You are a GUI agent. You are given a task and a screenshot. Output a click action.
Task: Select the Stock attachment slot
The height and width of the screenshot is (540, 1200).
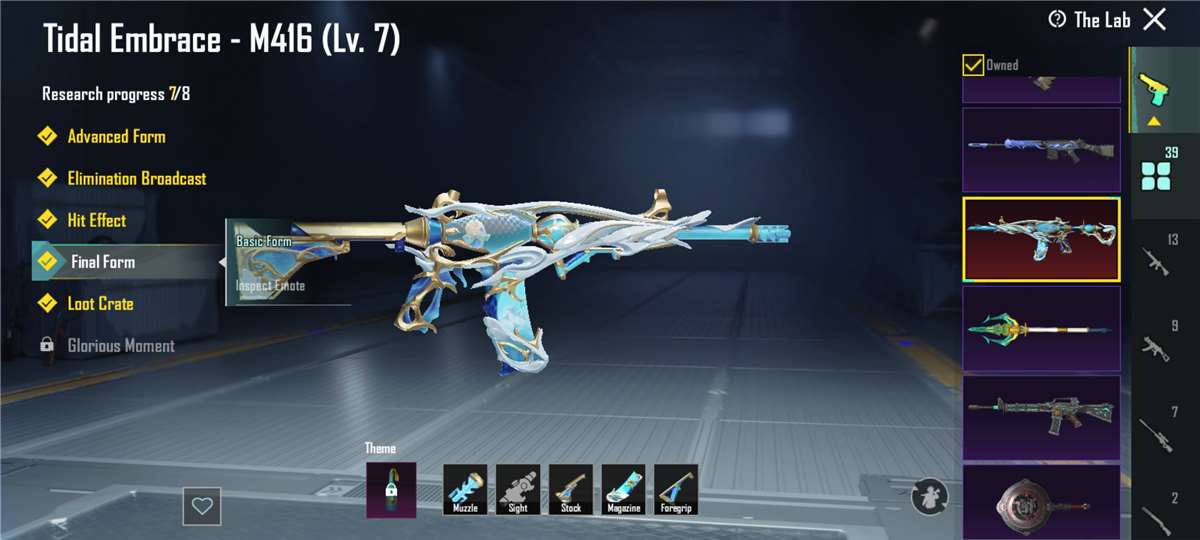click(x=571, y=490)
